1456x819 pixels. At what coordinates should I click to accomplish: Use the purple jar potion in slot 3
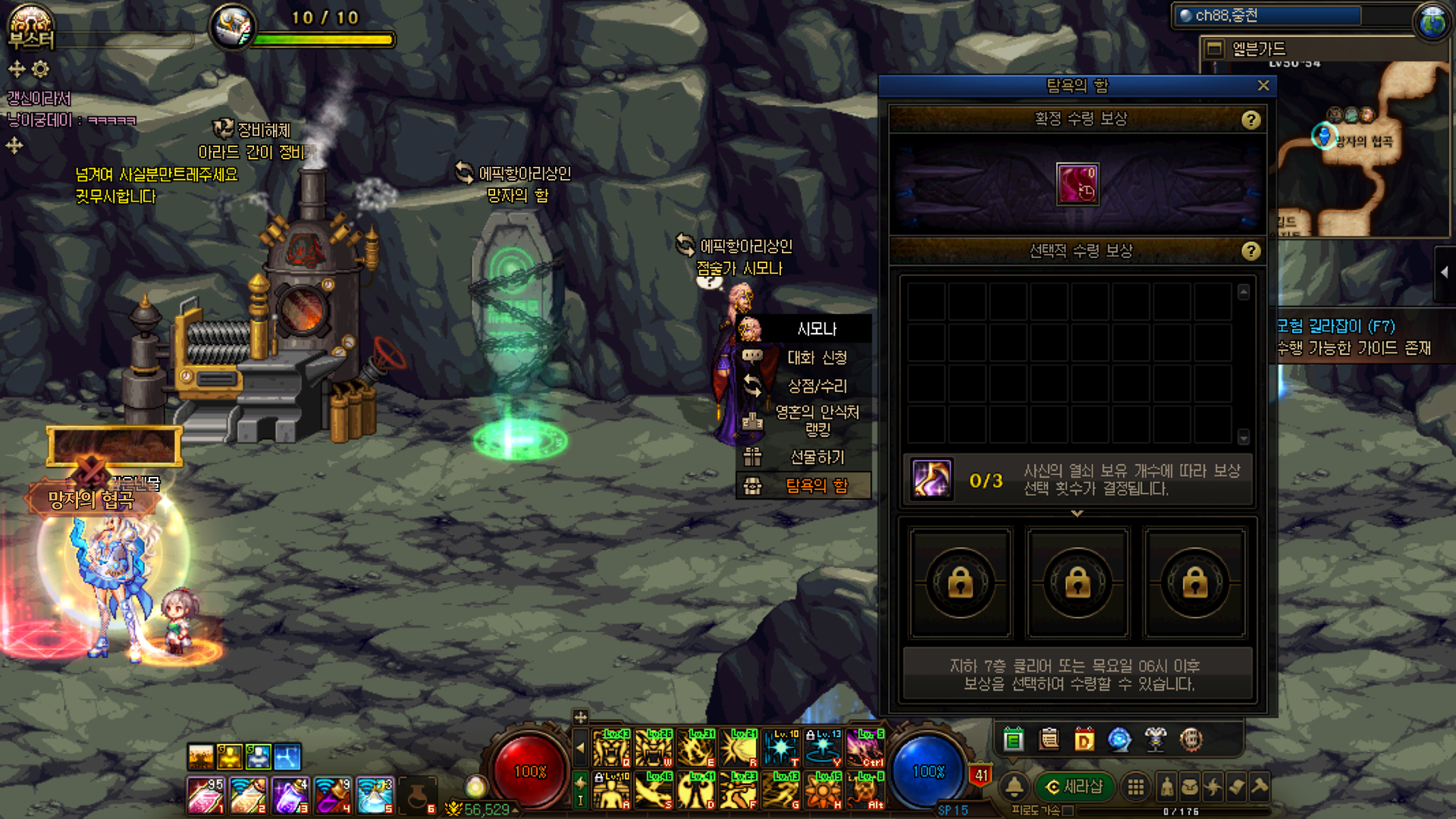[x=290, y=795]
